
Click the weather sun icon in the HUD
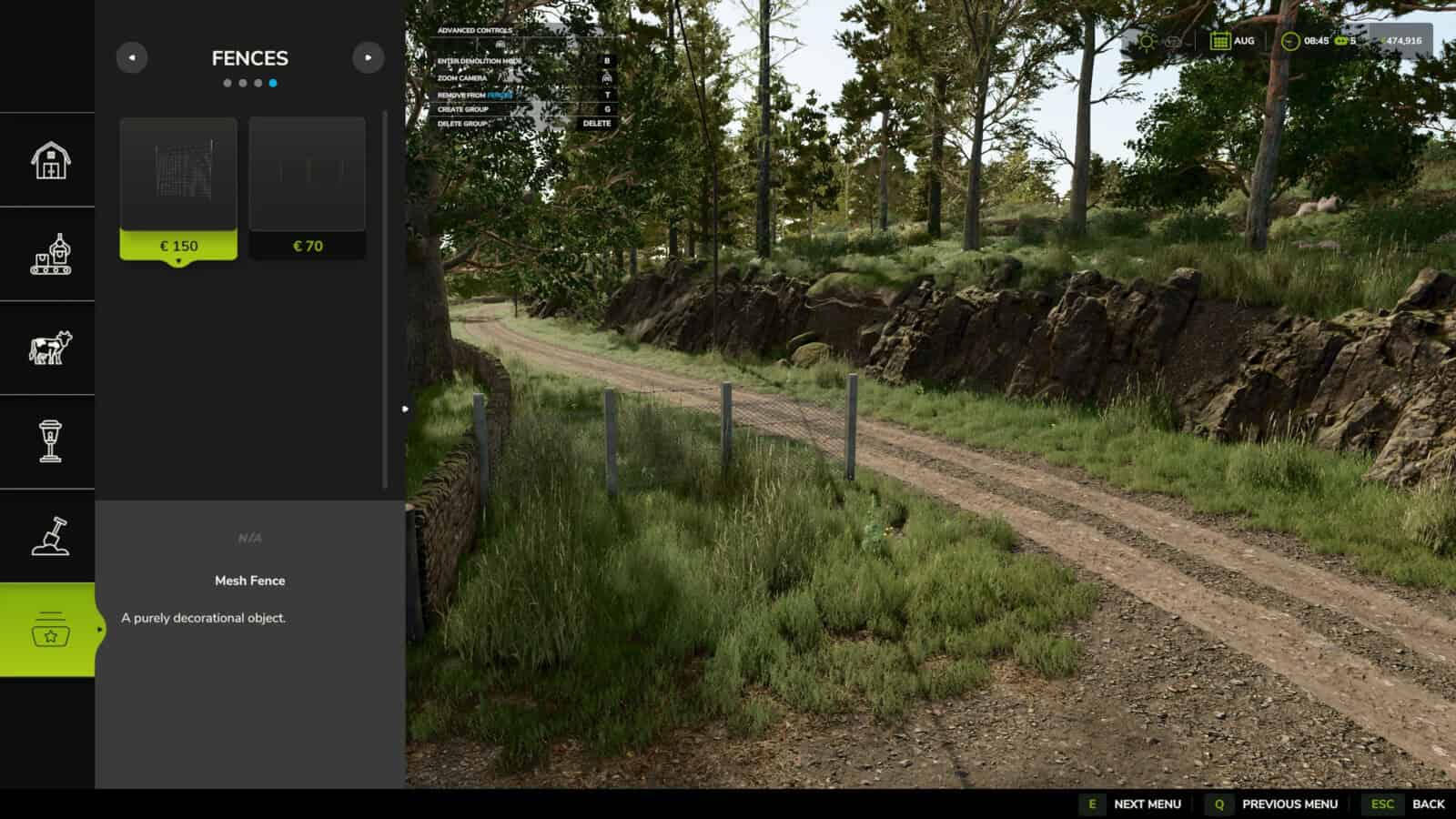tap(1146, 40)
